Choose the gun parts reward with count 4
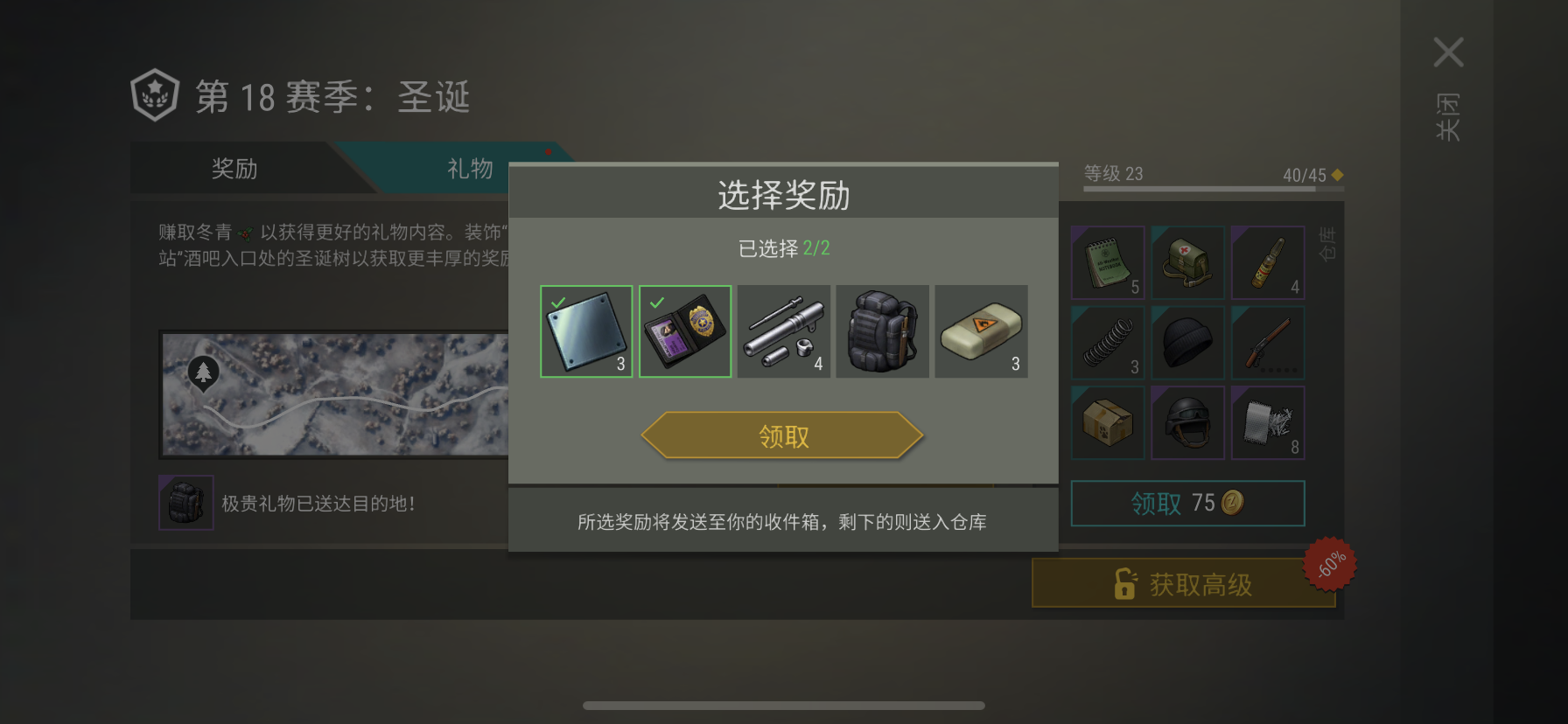 pyautogui.click(x=783, y=331)
